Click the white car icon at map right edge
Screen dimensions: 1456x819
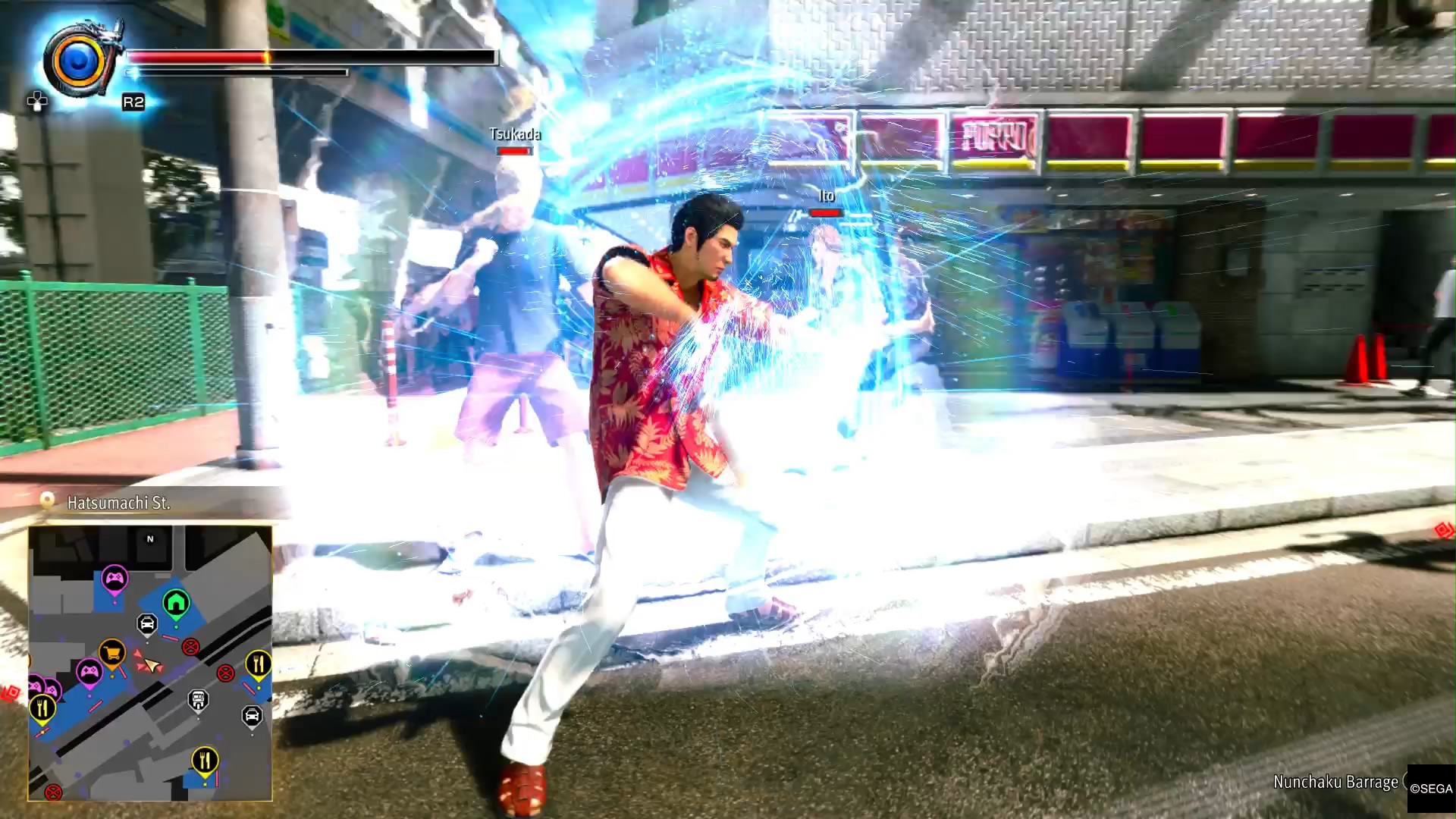[253, 715]
